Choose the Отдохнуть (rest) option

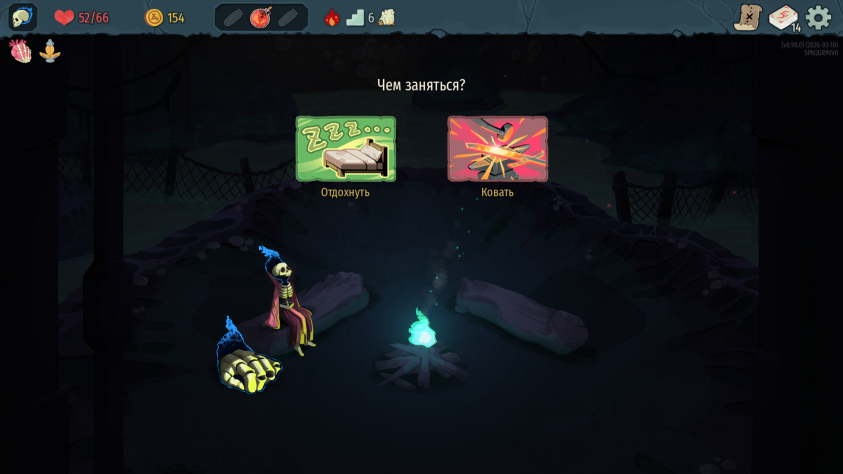(x=345, y=149)
